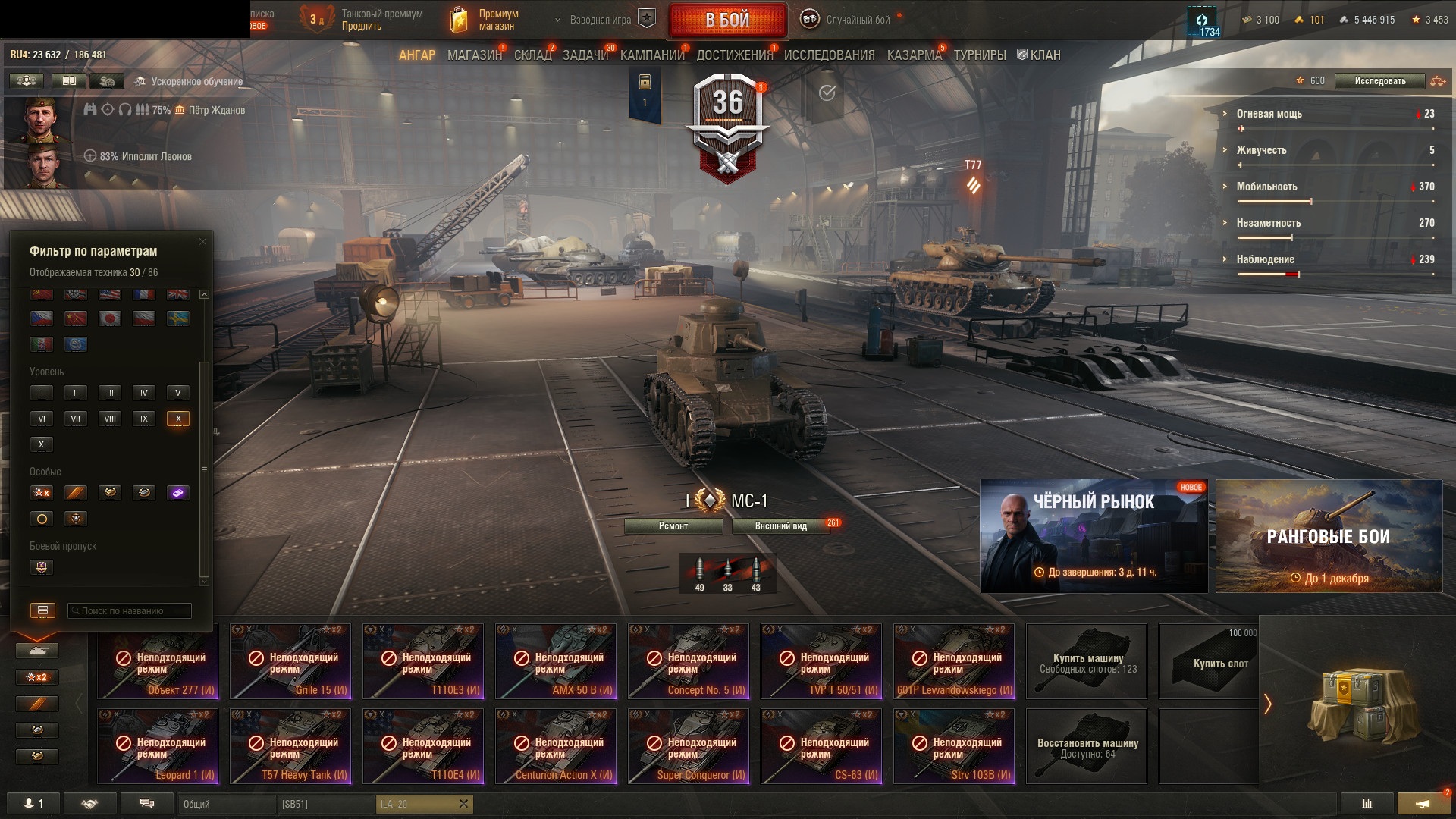
Task: Choose the Super Conqueror tank card
Action: coord(689,746)
